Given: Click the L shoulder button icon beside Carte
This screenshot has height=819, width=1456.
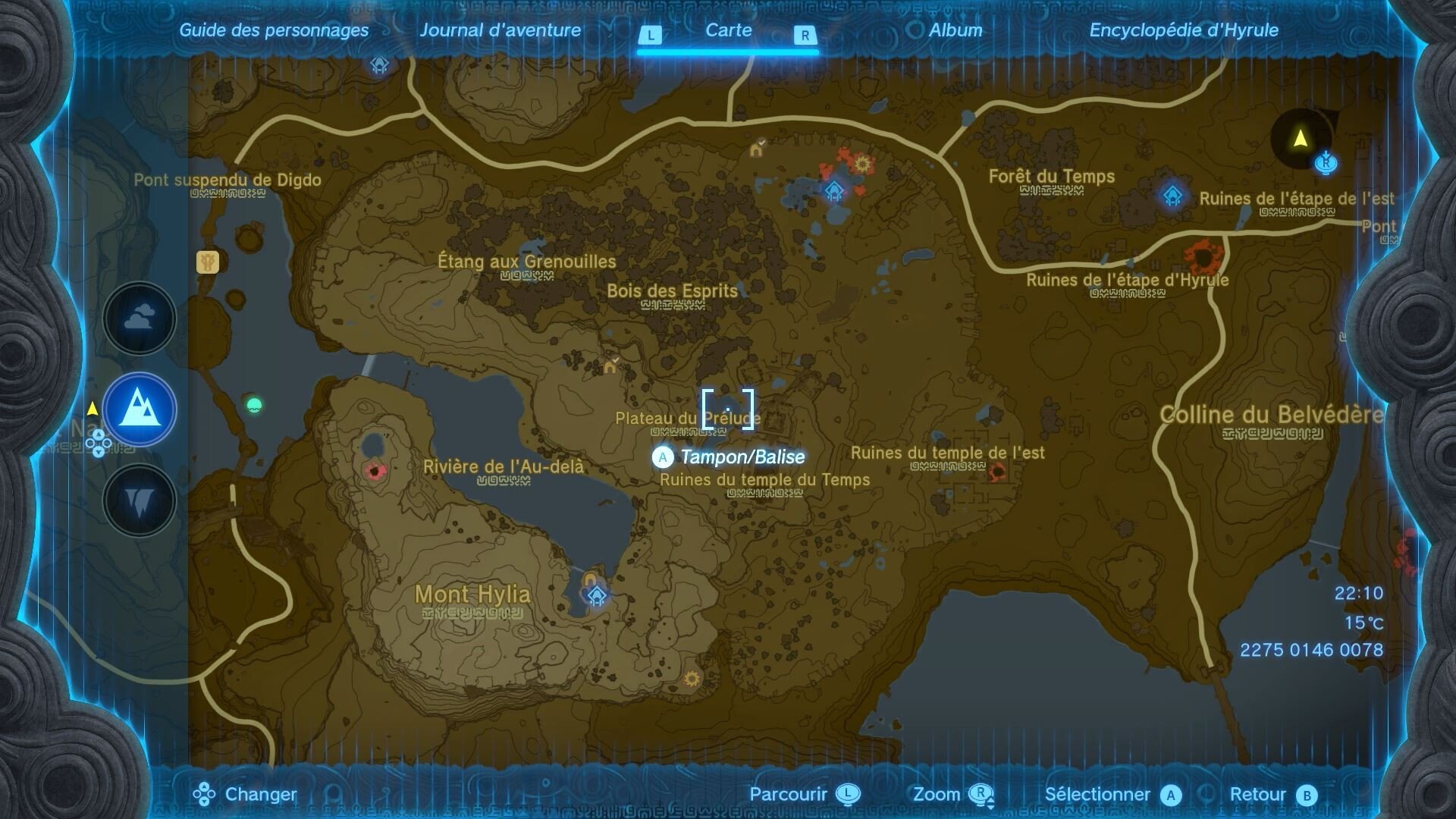Looking at the screenshot, I should click(x=651, y=34).
